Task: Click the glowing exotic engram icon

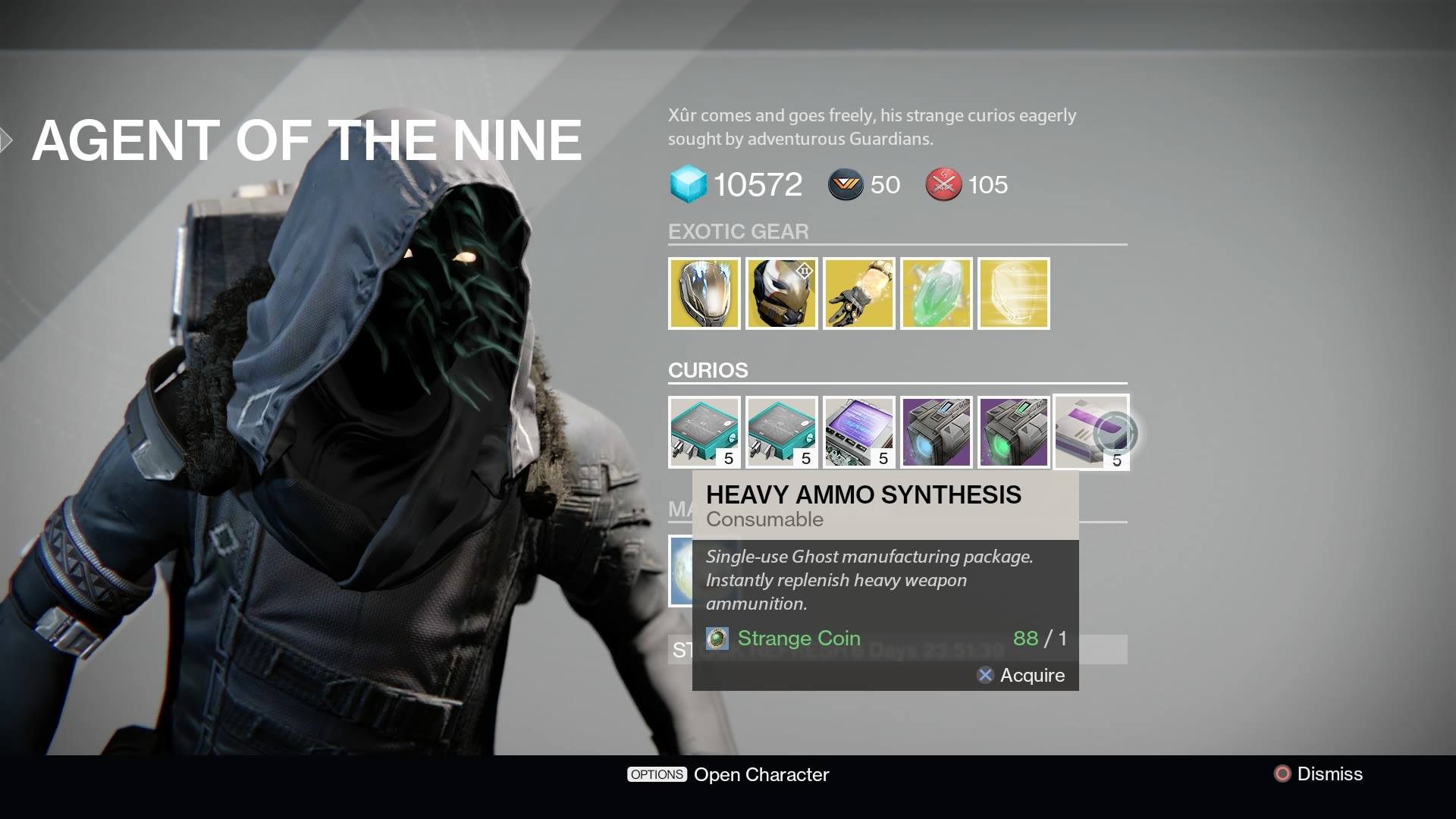Action: [1014, 293]
